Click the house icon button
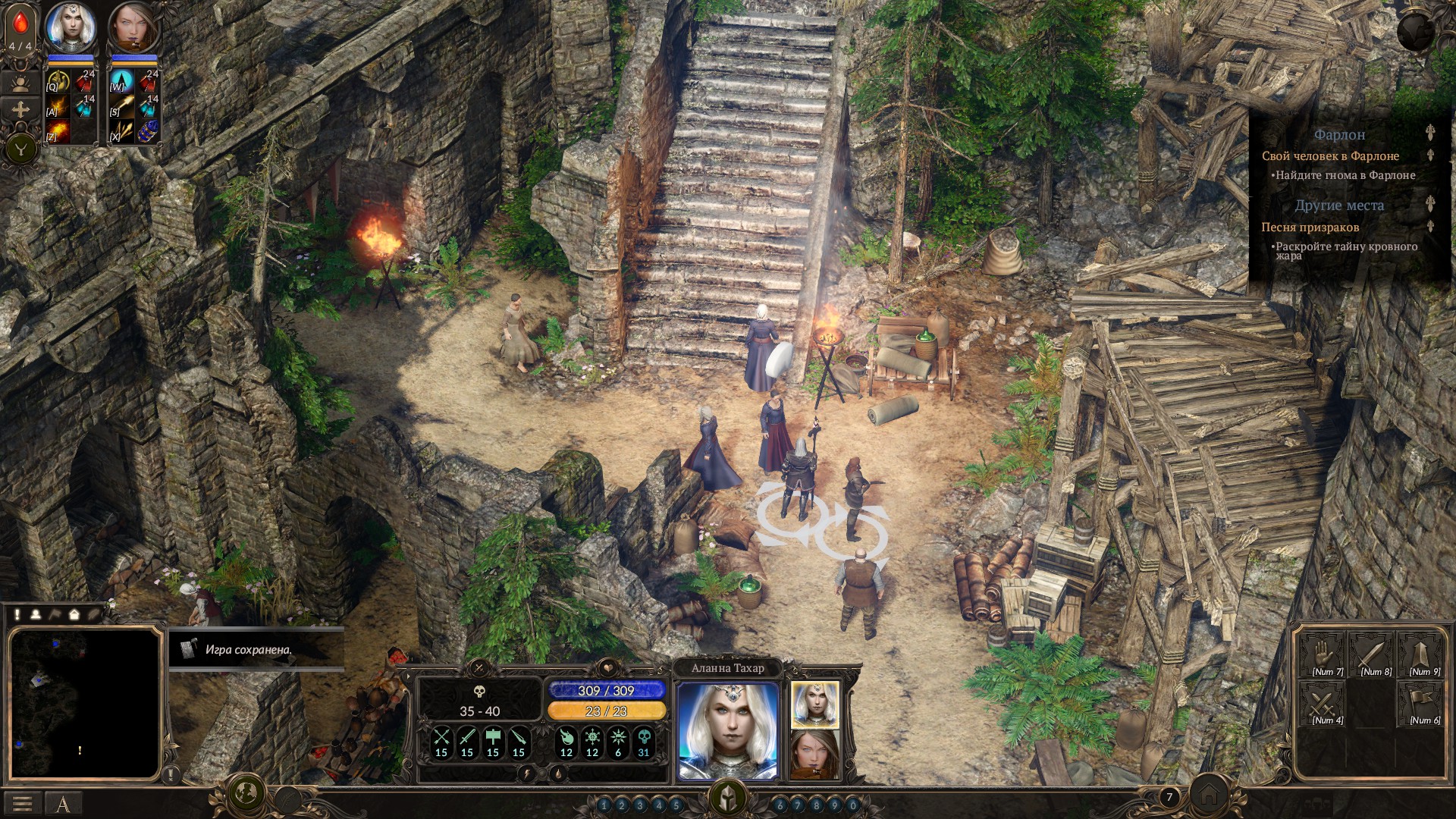The height and width of the screenshot is (819, 1456). click(1208, 794)
